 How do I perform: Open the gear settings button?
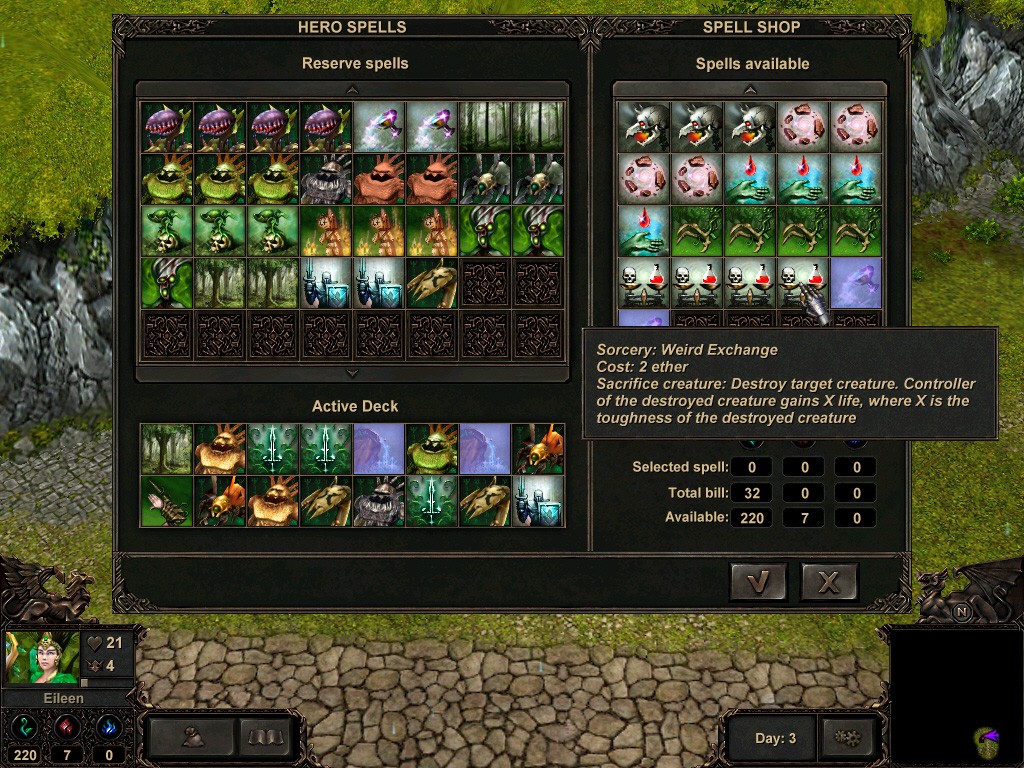coord(848,738)
